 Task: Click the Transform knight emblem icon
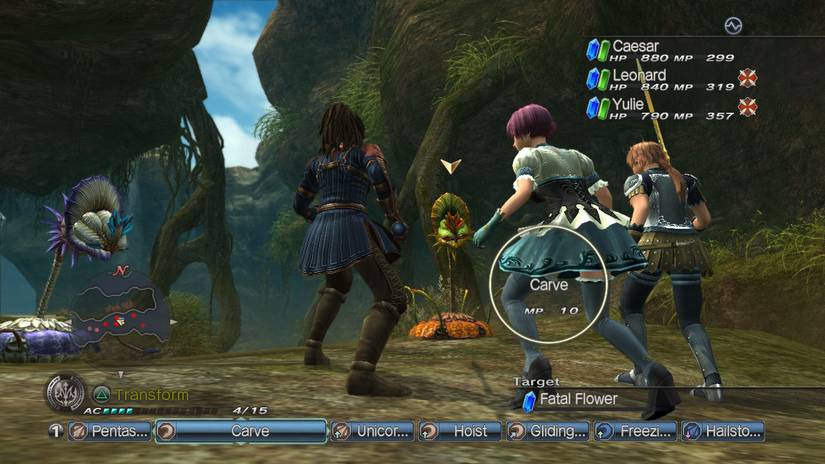[x=65, y=393]
